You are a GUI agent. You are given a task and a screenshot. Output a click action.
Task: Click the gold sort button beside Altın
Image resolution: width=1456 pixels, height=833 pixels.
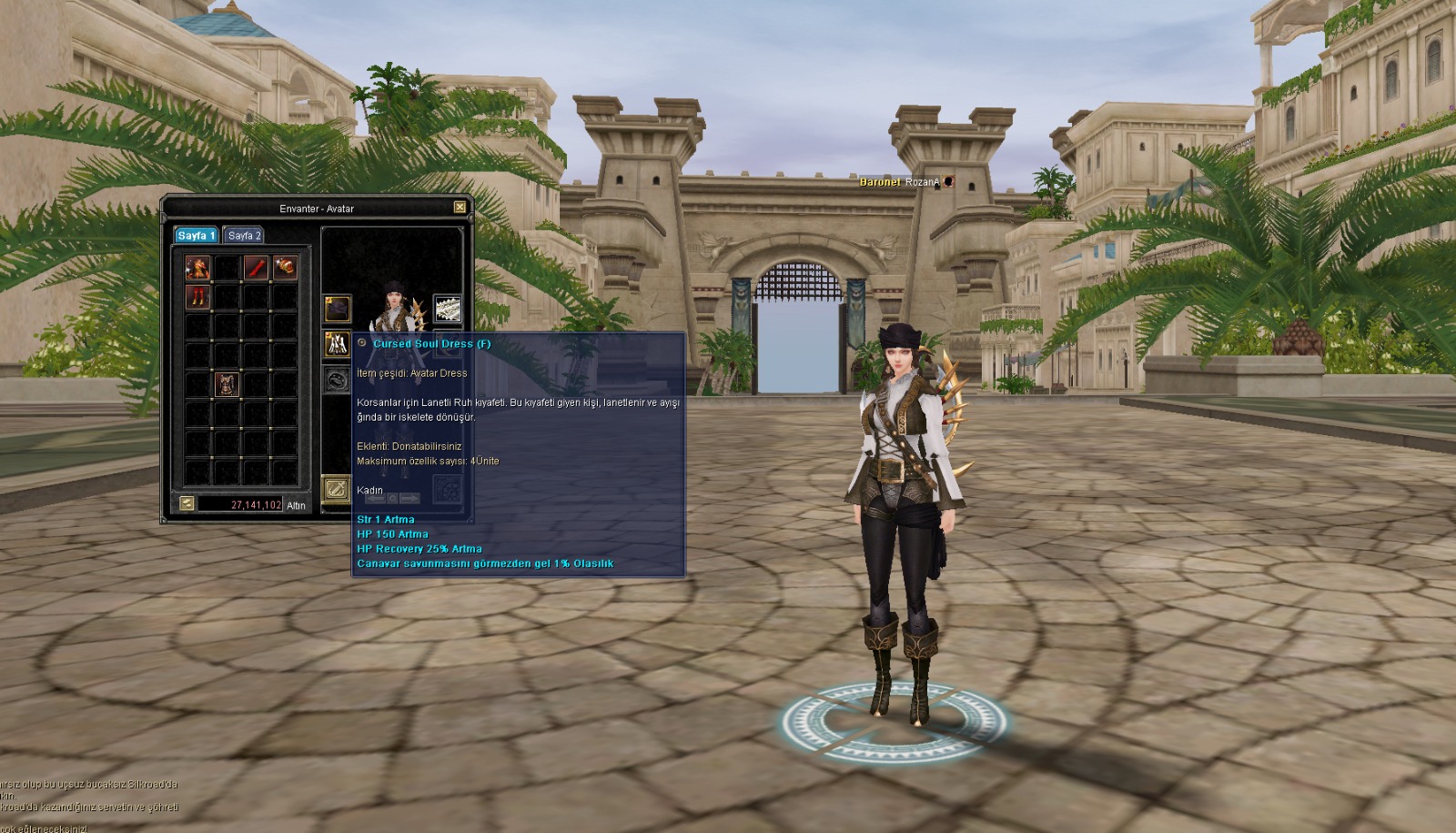click(x=187, y=503)
